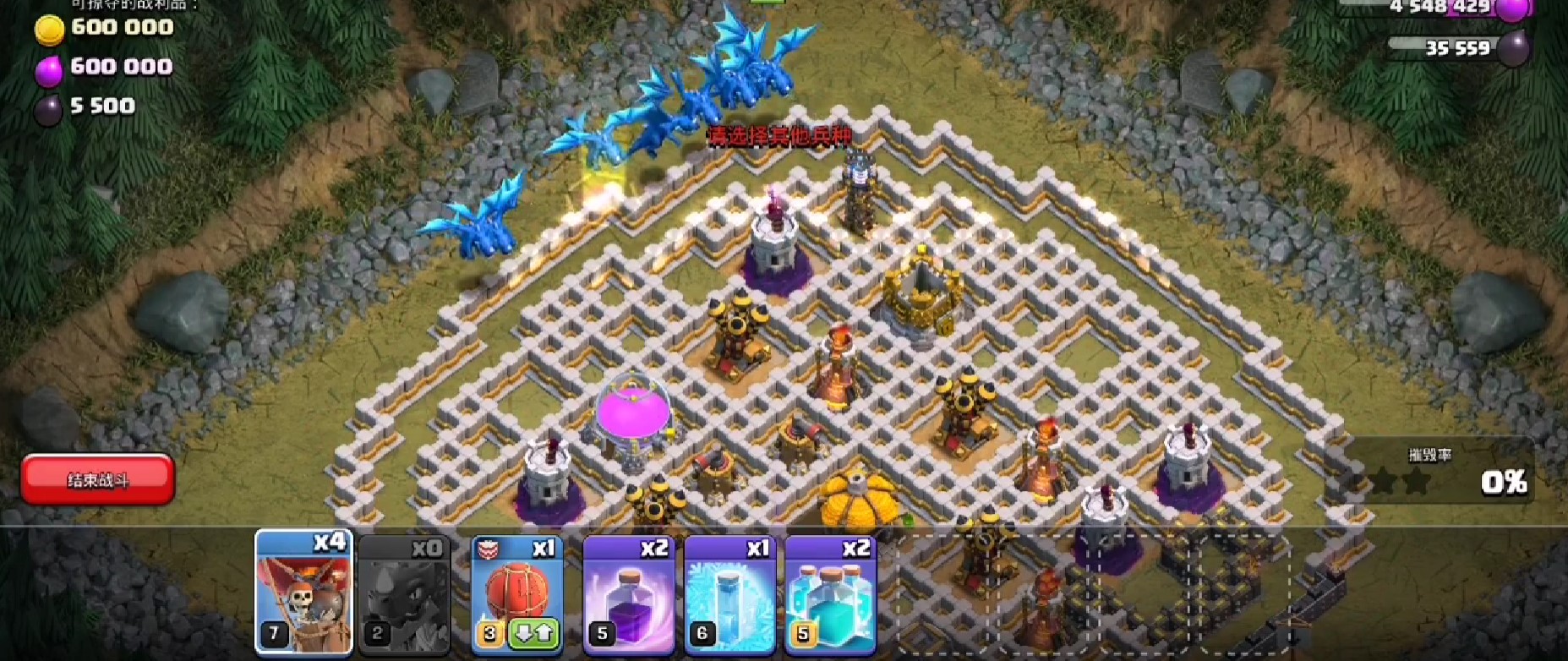End the battle with the red button

point(98,479)
